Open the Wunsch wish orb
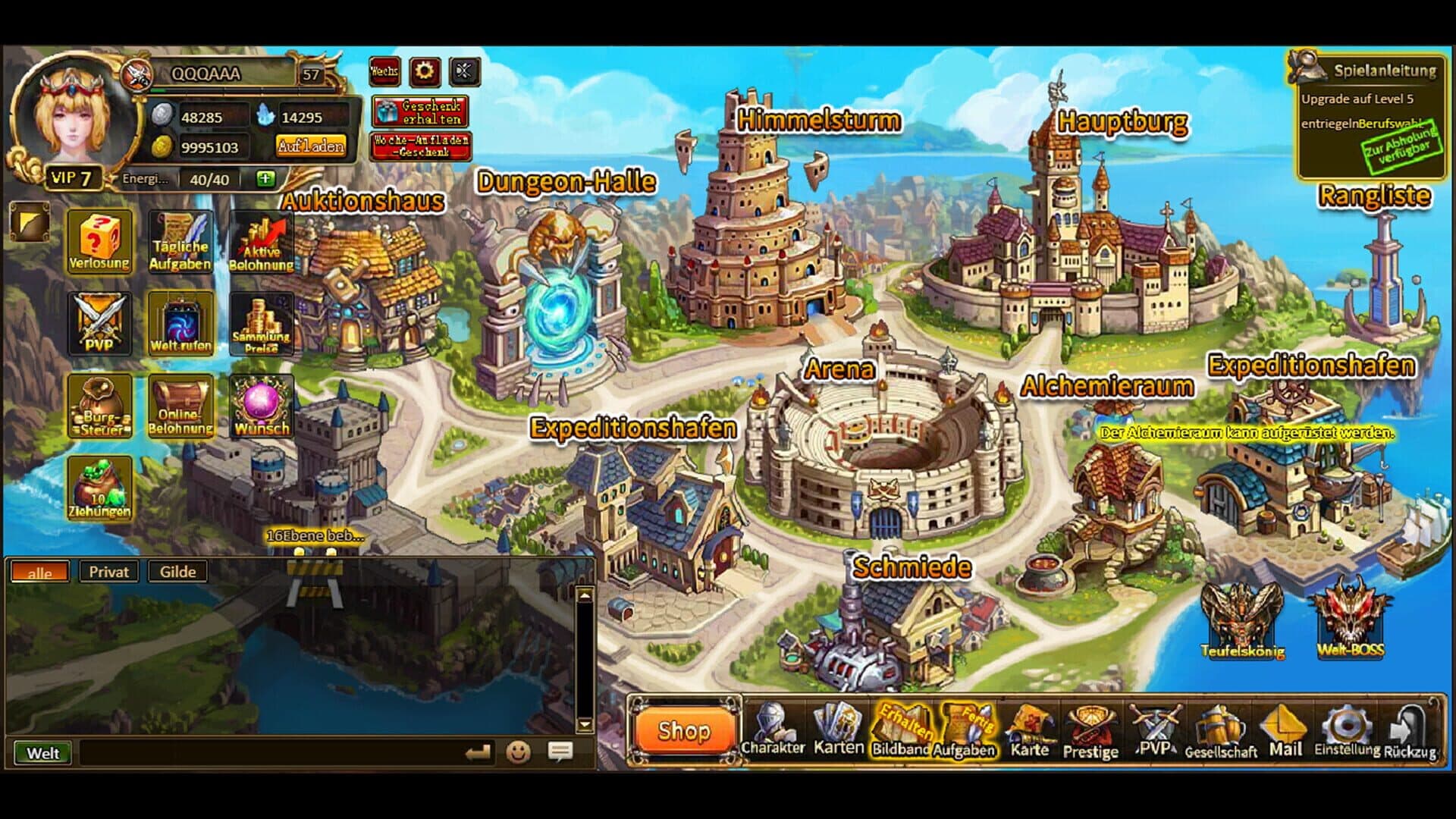The height and width of the screenshot is (819, 1456). (262, 406)
